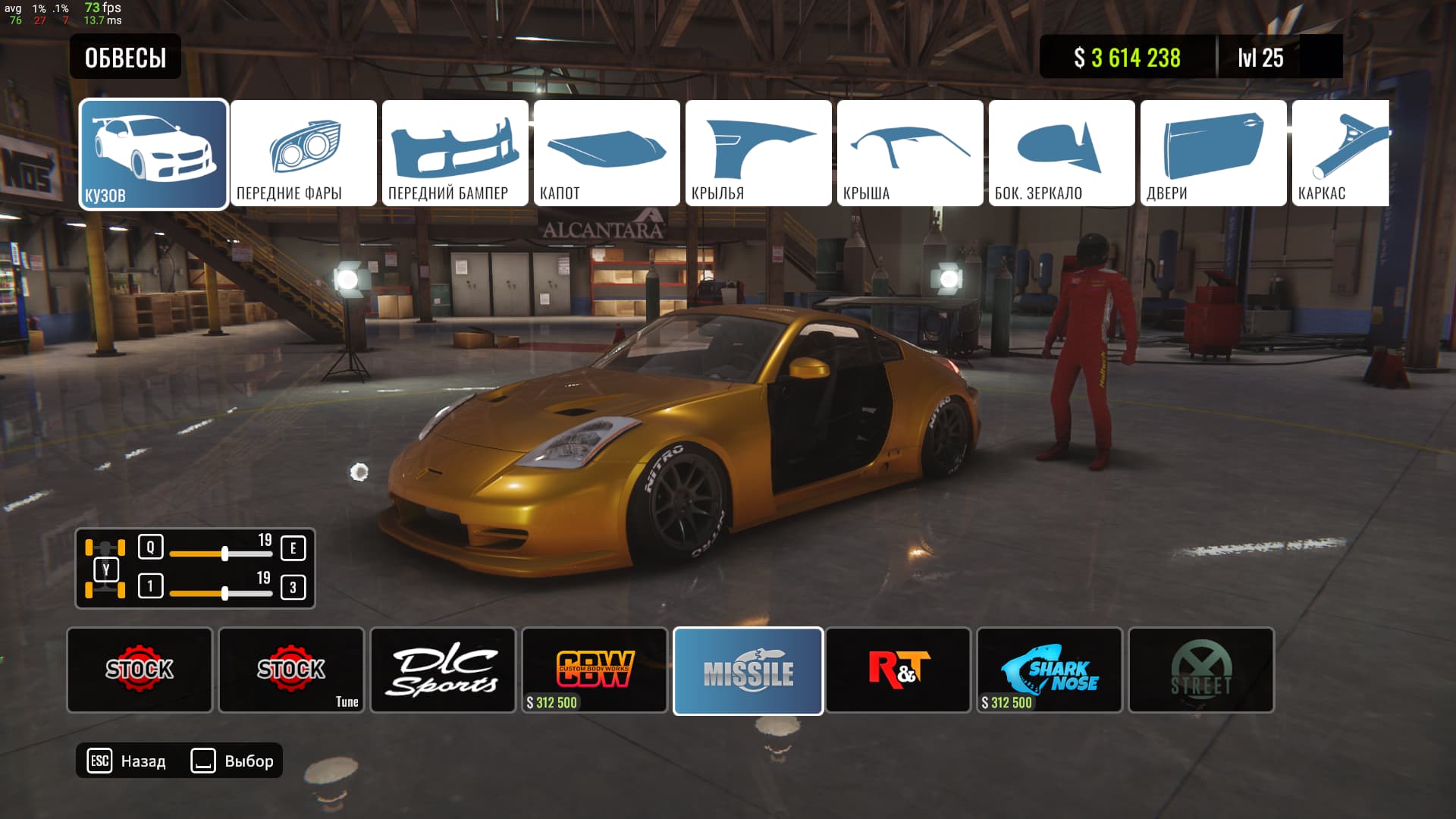The height and width of the screenshot is (819, 1456).
Task: Choose the Капот hood category
Action: pos(607,153)
